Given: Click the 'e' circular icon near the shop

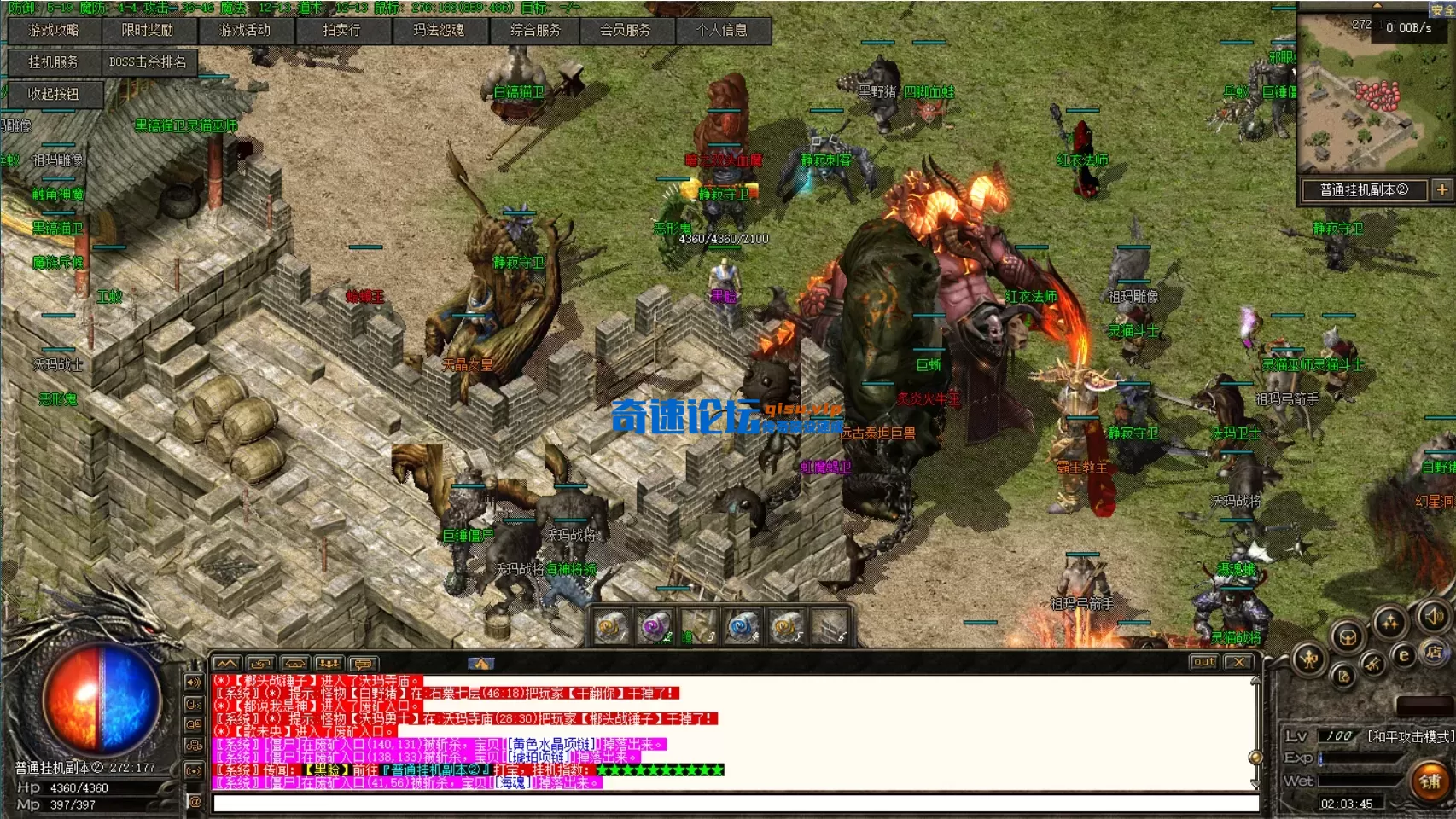Looking at the screenshot, I should pos(1404,655).
